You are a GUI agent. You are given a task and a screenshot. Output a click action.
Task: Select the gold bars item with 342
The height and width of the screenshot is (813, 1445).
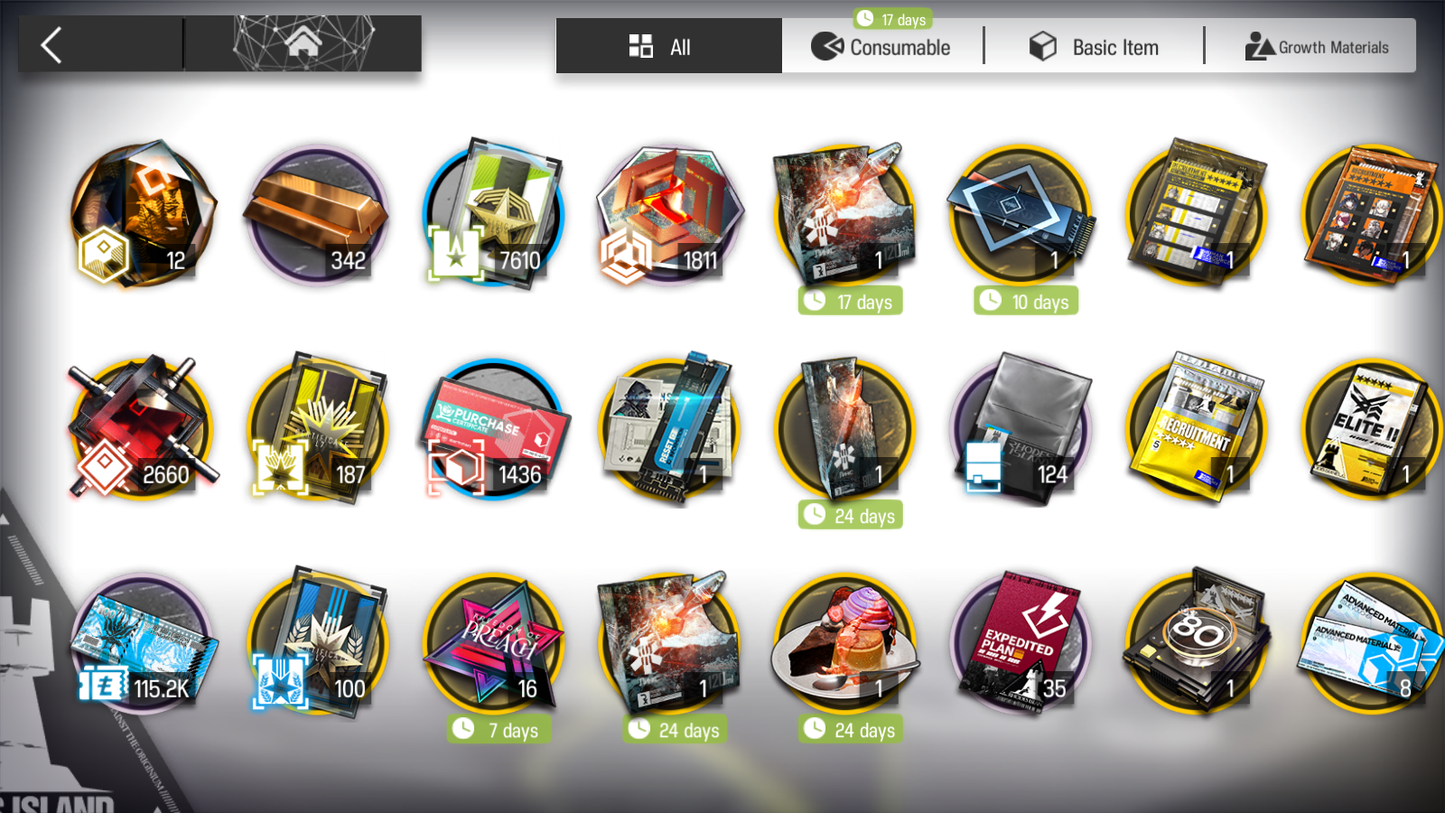pos(317,216)
